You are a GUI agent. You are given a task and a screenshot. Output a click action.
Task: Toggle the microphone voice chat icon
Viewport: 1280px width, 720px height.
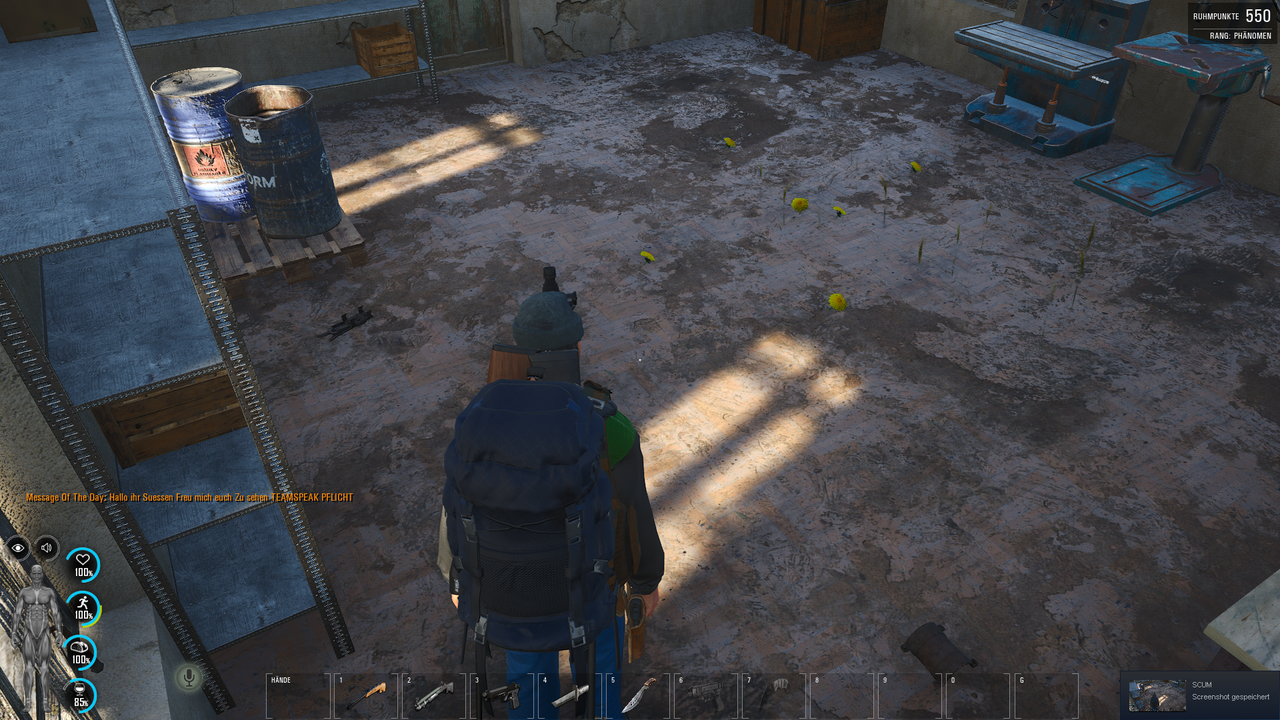(187, 677)
